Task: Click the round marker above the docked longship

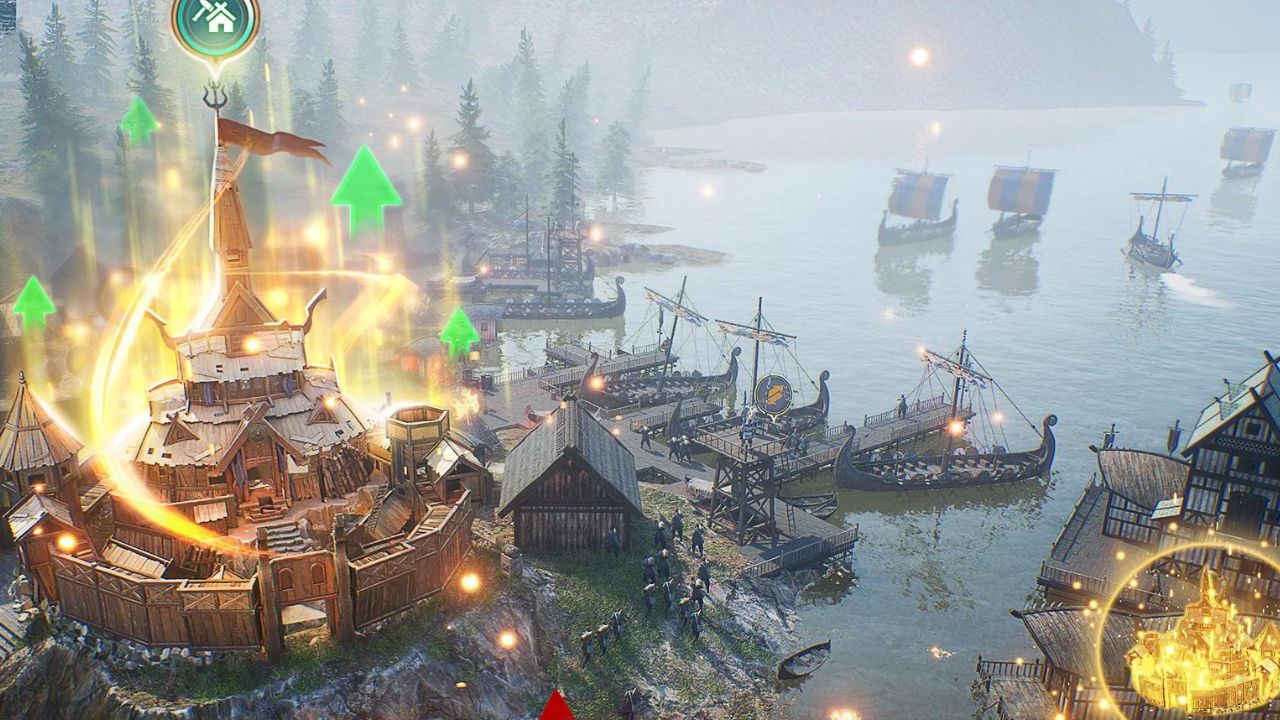Action: 773,394
